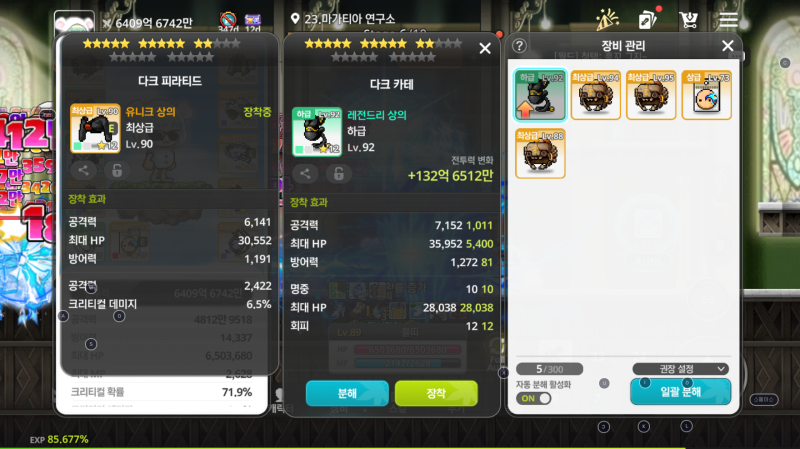800x449 pixels.
Task: Open the shopping cart shop
Action: click(x=688, y=19)
